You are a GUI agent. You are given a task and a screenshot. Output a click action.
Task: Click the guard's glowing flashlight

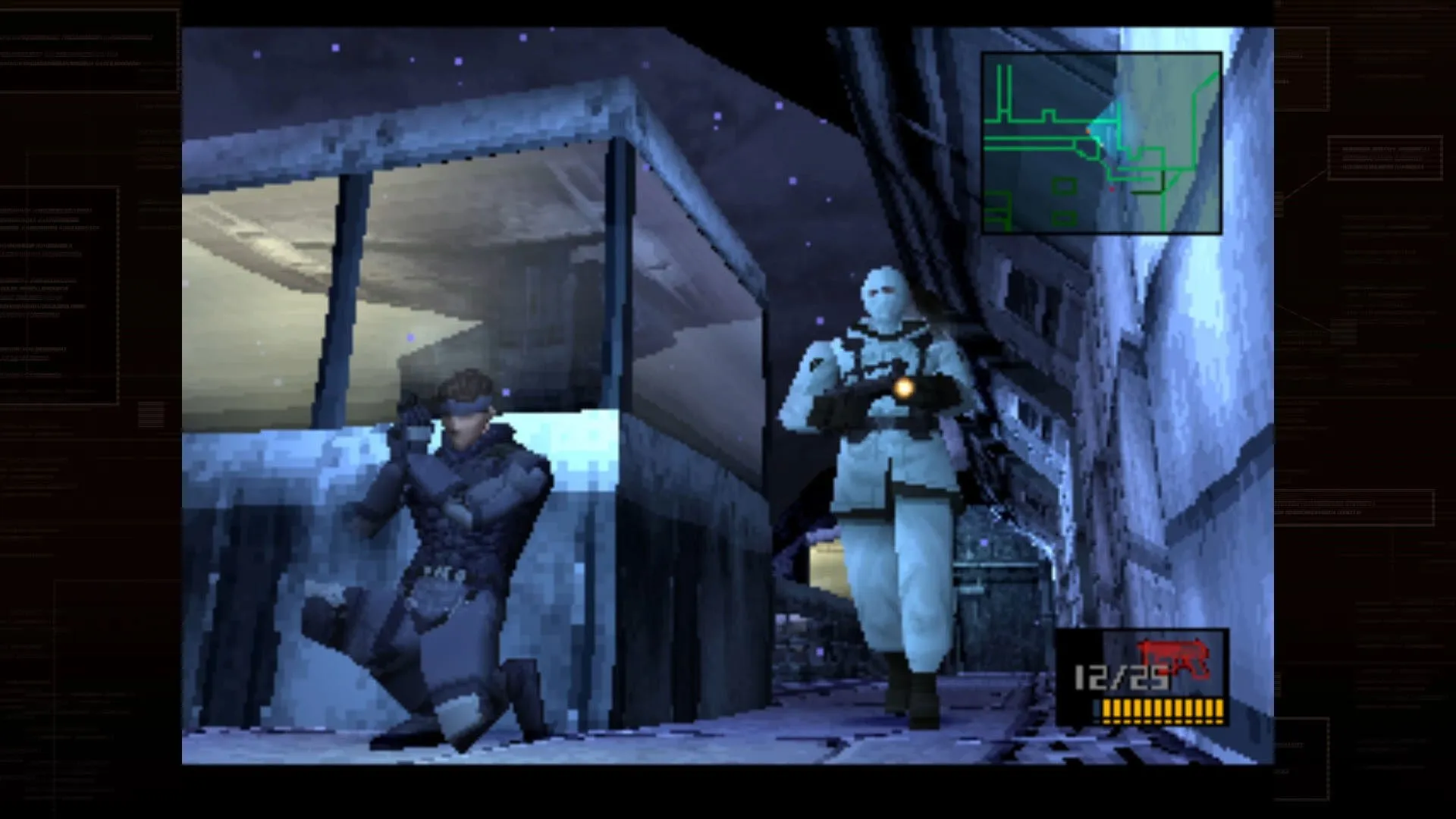click(903, 389)
